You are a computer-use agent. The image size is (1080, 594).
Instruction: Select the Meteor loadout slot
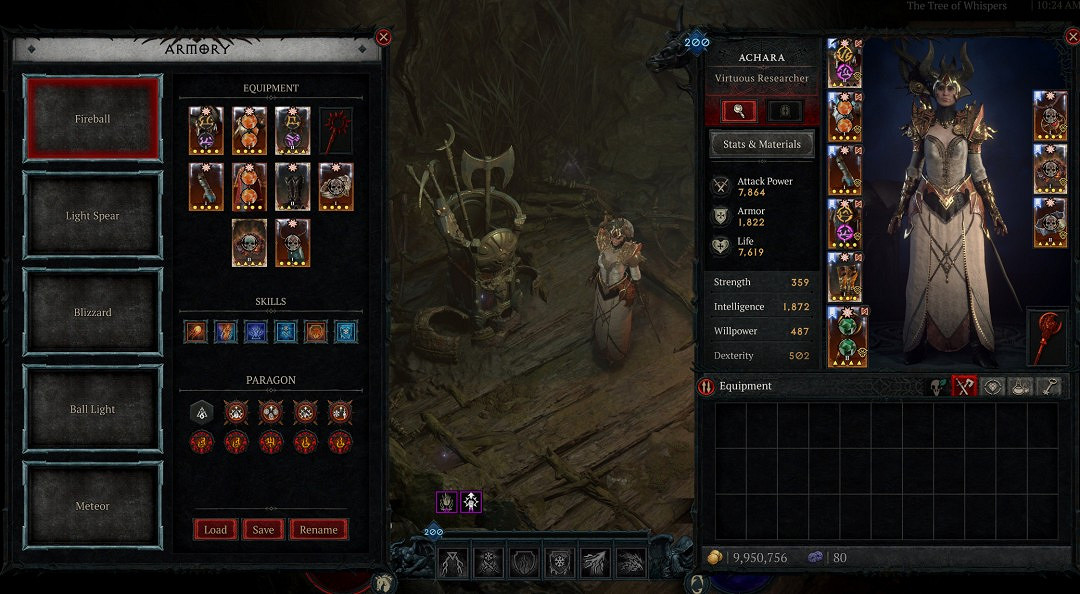point(92,506)
